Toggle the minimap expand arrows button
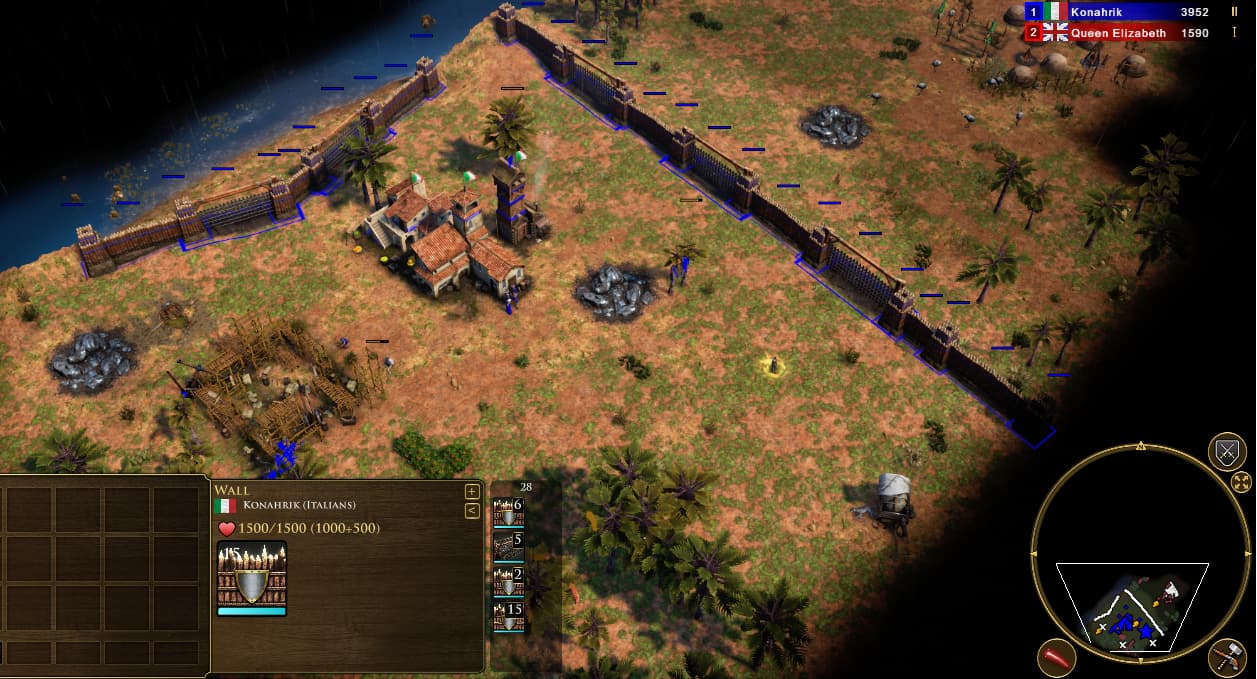 tap(1241, 483)
